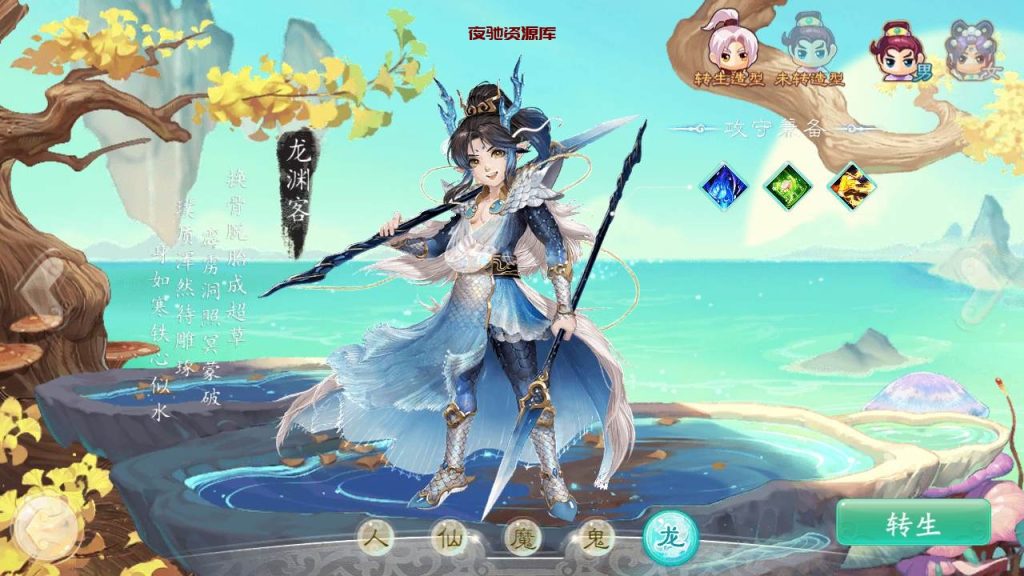View the blue ice skill icon
Viewport: 1024px width, 576px height.
coord(724,185)
